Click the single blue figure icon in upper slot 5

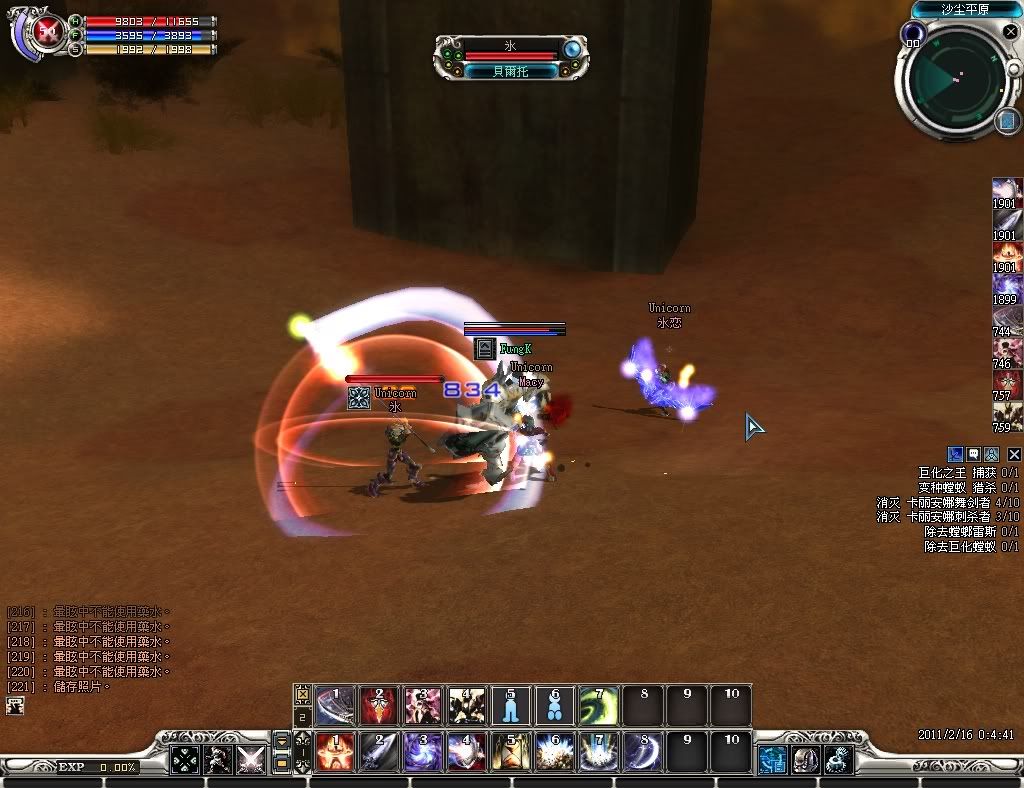pos(510,706)
